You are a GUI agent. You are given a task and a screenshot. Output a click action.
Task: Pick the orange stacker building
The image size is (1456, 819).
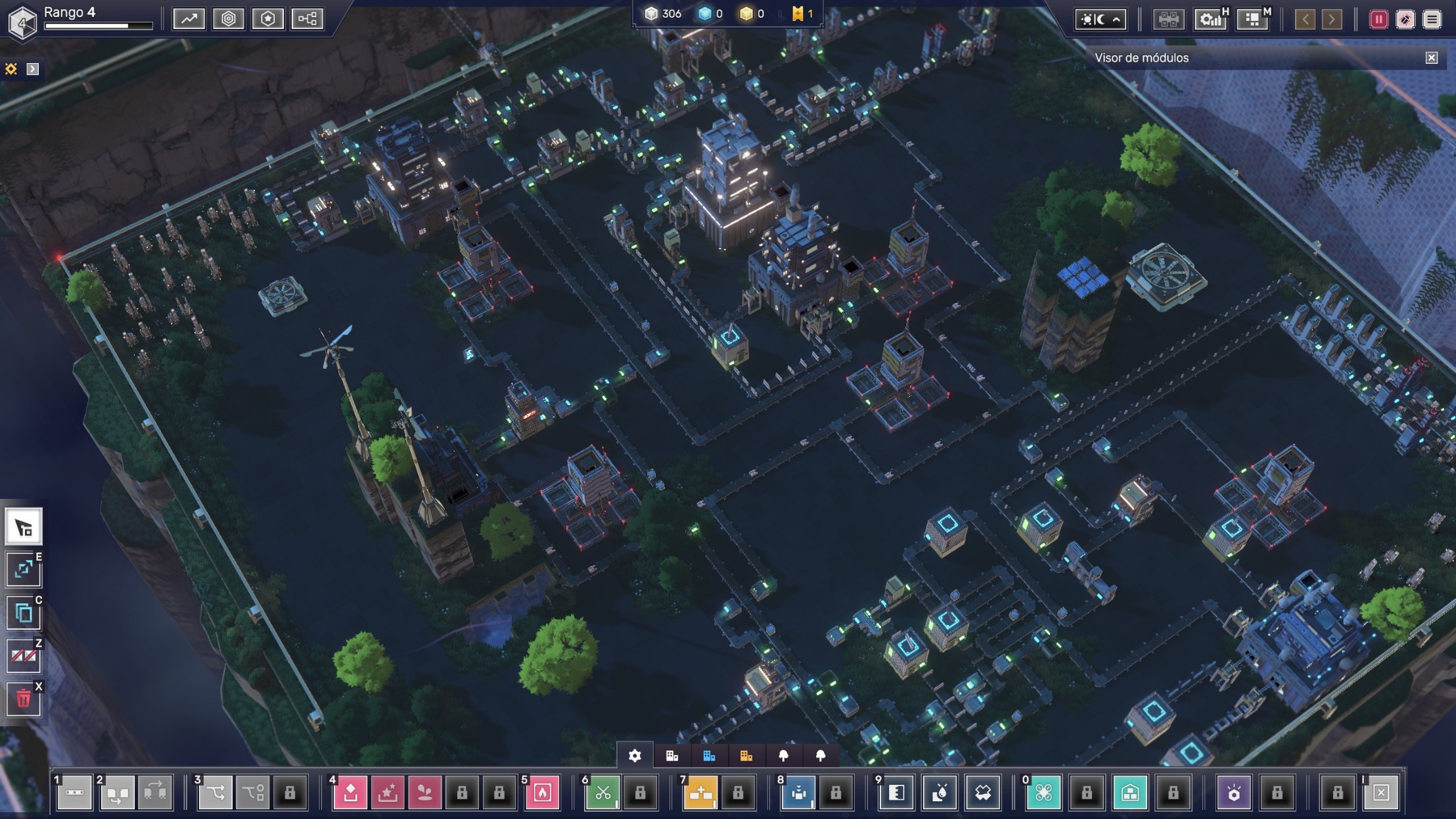(700, 793)
